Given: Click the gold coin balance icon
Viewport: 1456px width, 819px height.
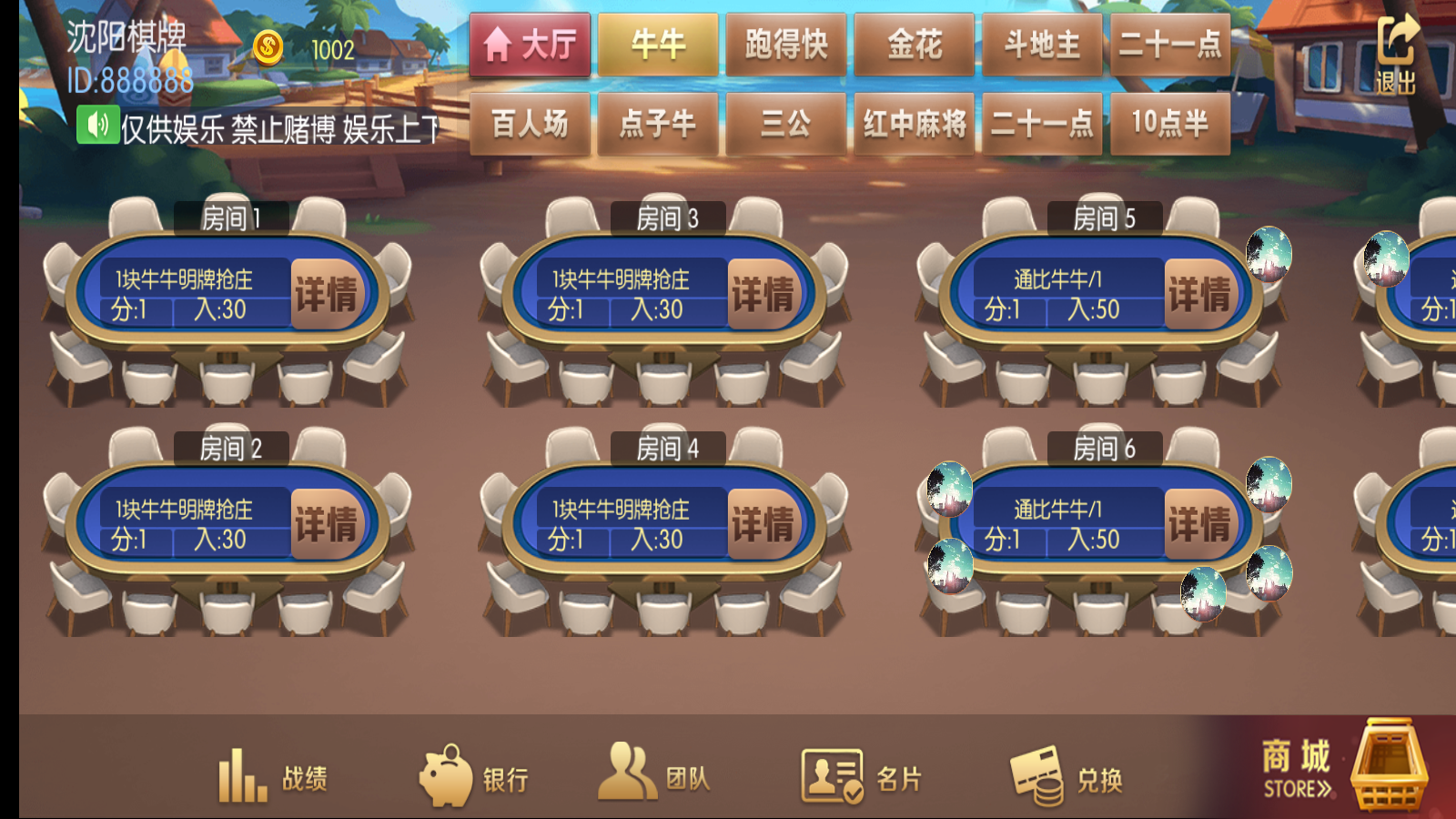Looking at the screenshot, I should point(269,45).
